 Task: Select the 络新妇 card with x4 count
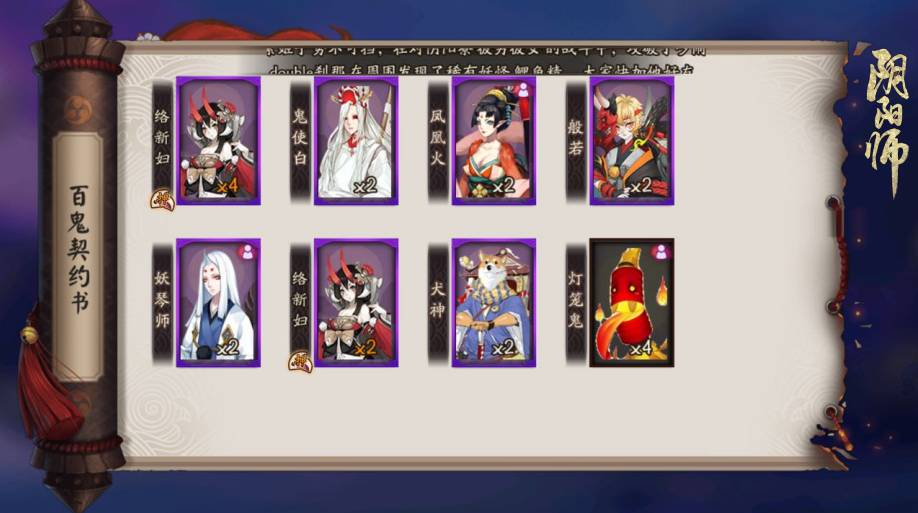tap(218, 141)
